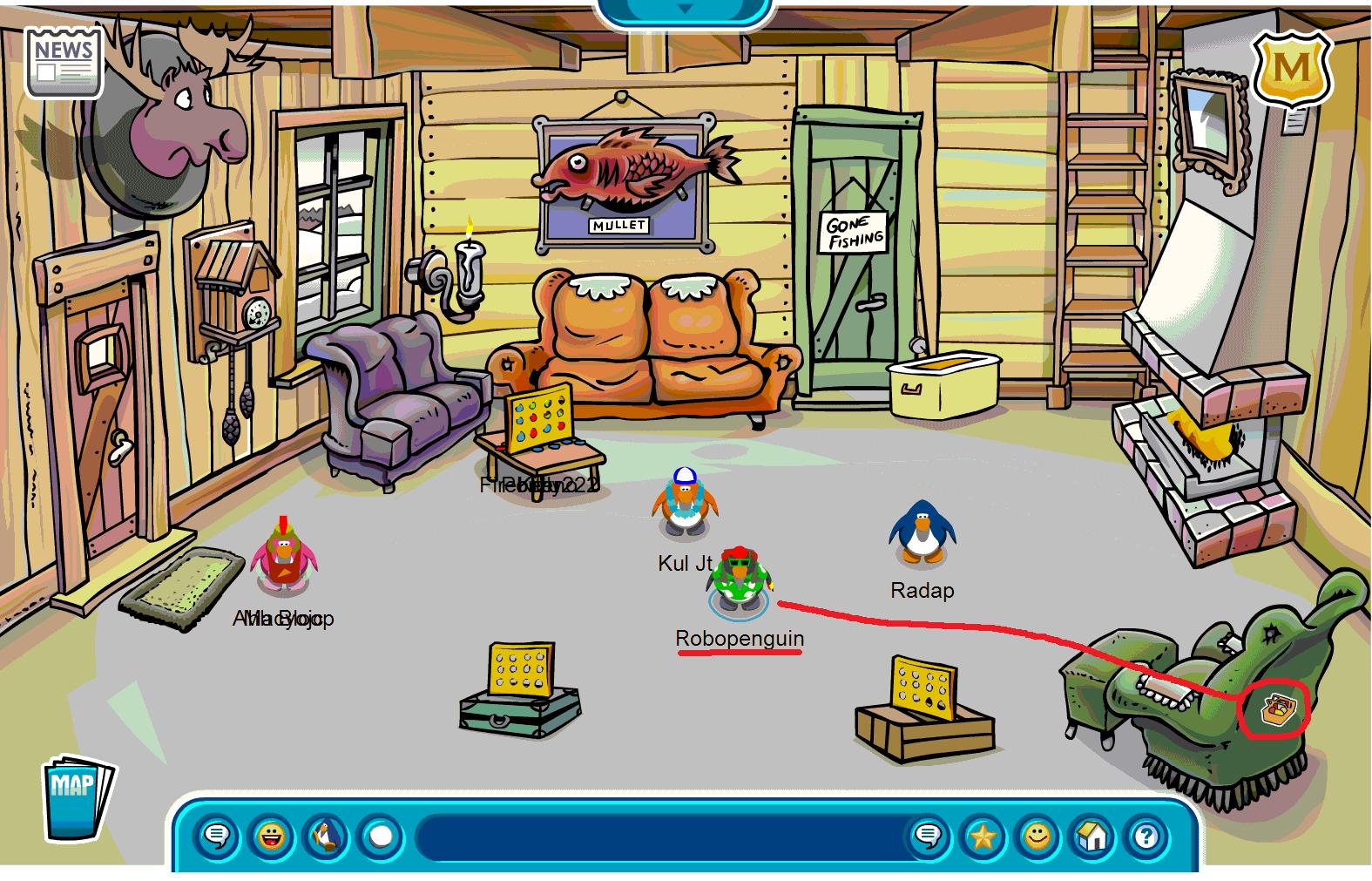Open the News newspaper
1372x881 pixels.
point(64,61)
